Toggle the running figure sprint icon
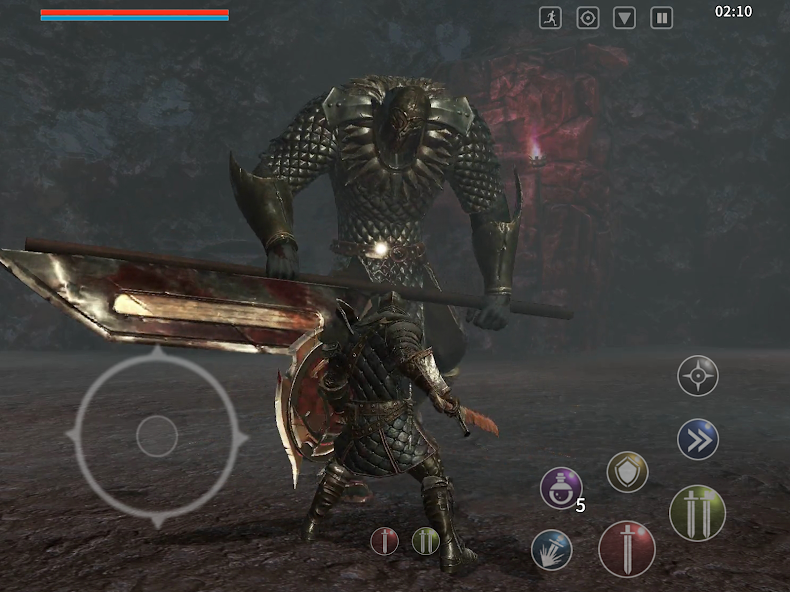This screenshot has height=592, width=790. (x=550, y=18)
